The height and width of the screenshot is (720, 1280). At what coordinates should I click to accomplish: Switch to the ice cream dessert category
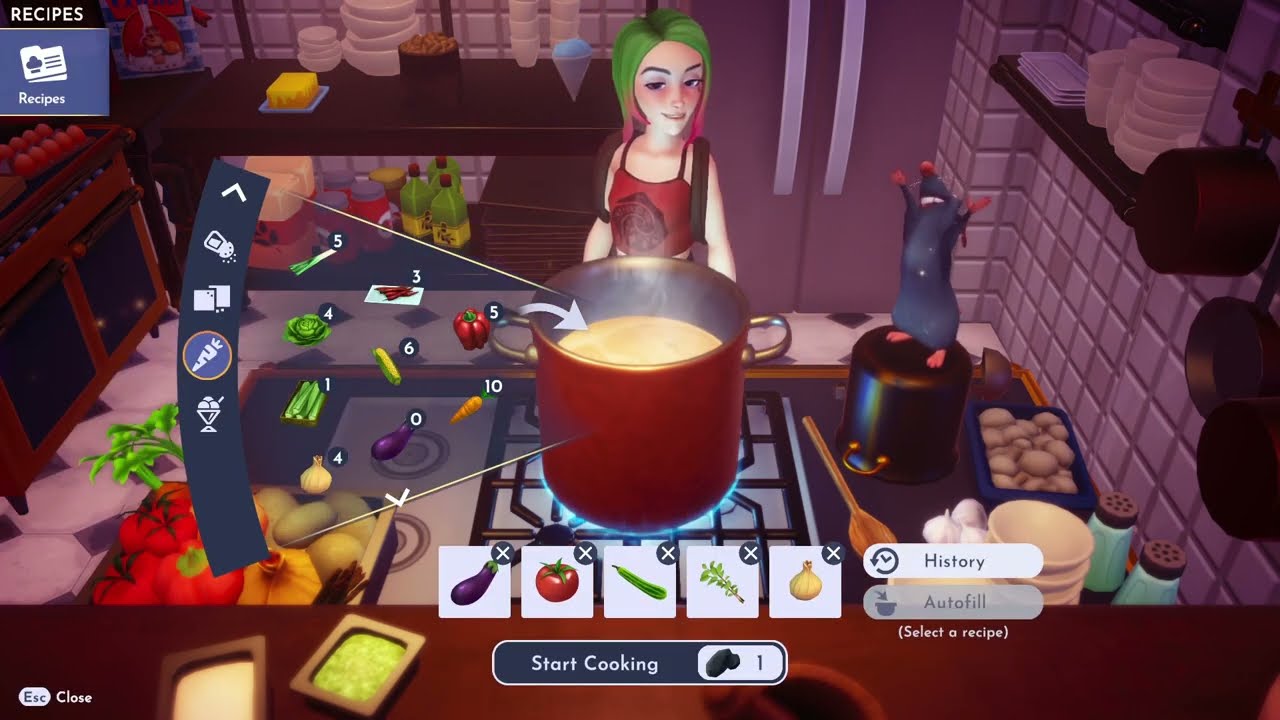point(209,414)
